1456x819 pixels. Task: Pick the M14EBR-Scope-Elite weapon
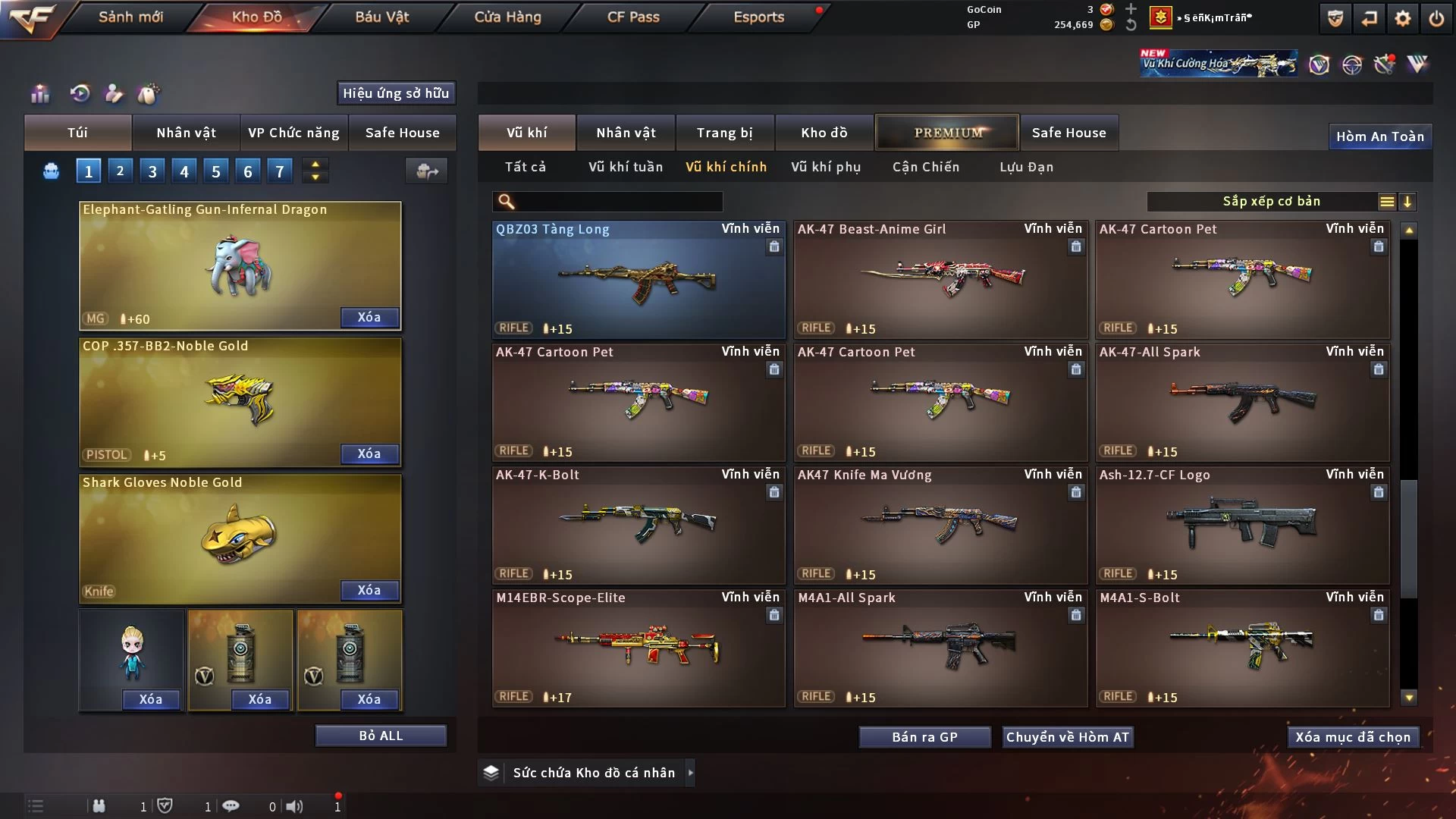point(638,648)
